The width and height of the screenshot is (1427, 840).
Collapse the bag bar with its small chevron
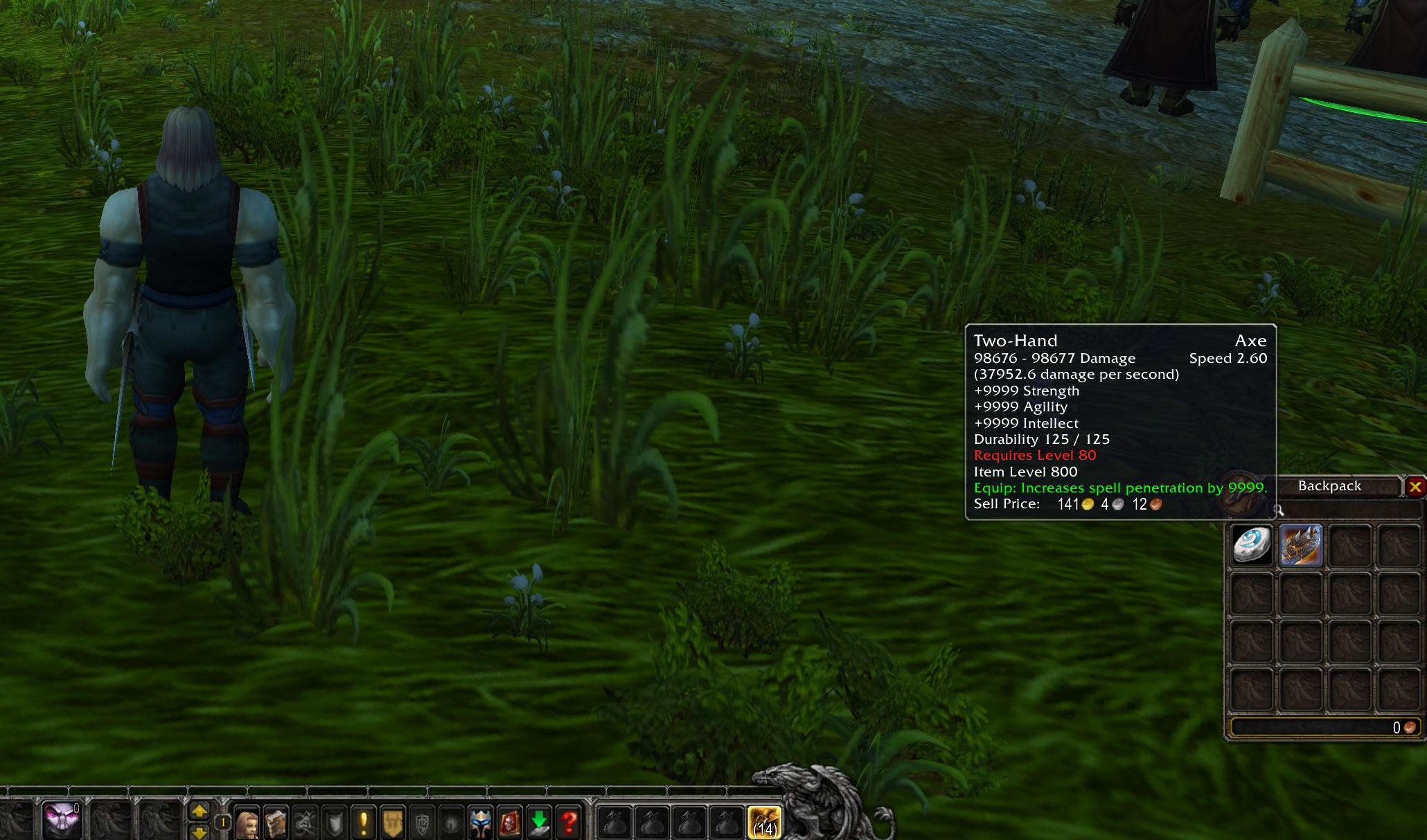[591, 800]
